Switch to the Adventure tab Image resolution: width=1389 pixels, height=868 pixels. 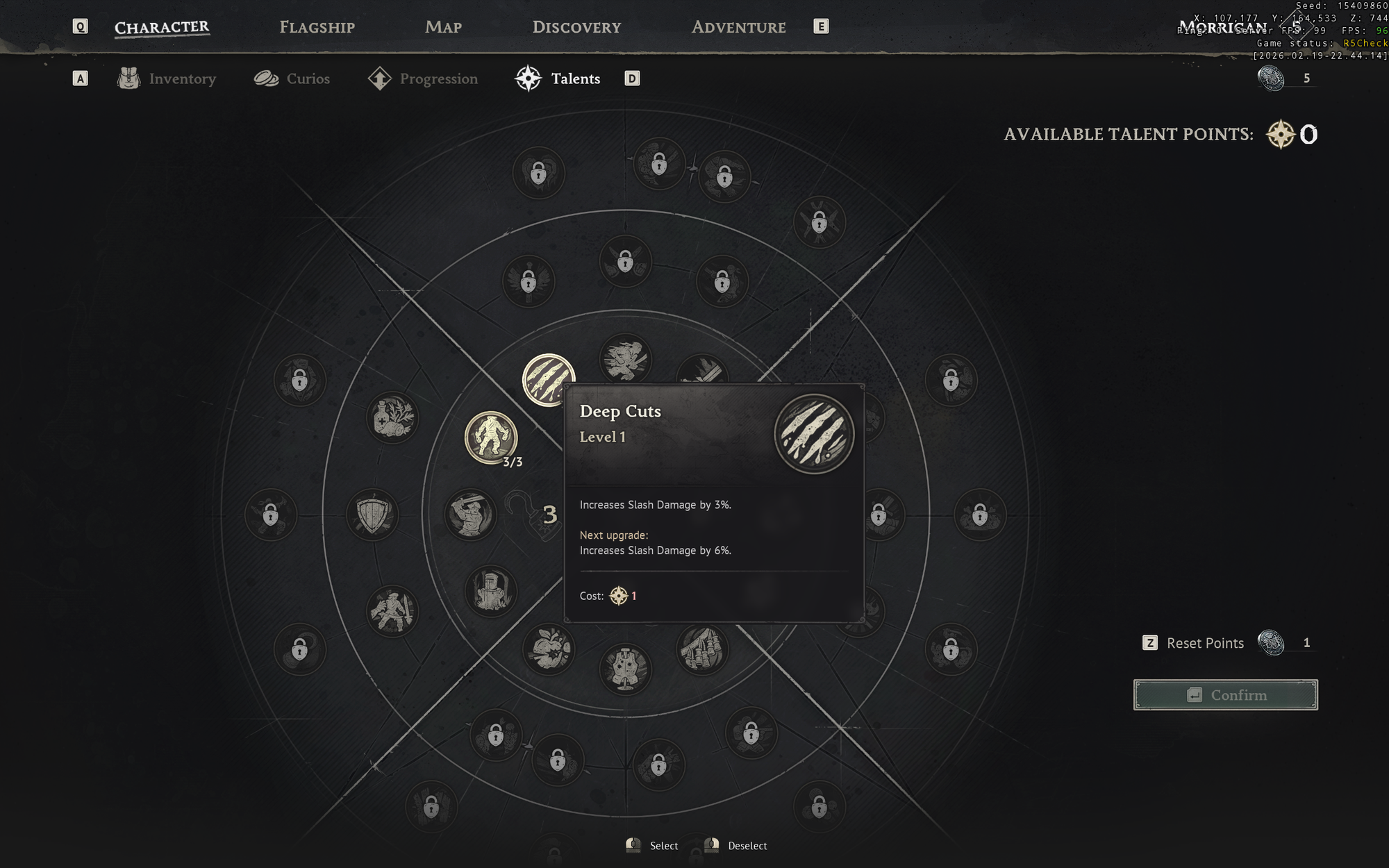(738, 27)
